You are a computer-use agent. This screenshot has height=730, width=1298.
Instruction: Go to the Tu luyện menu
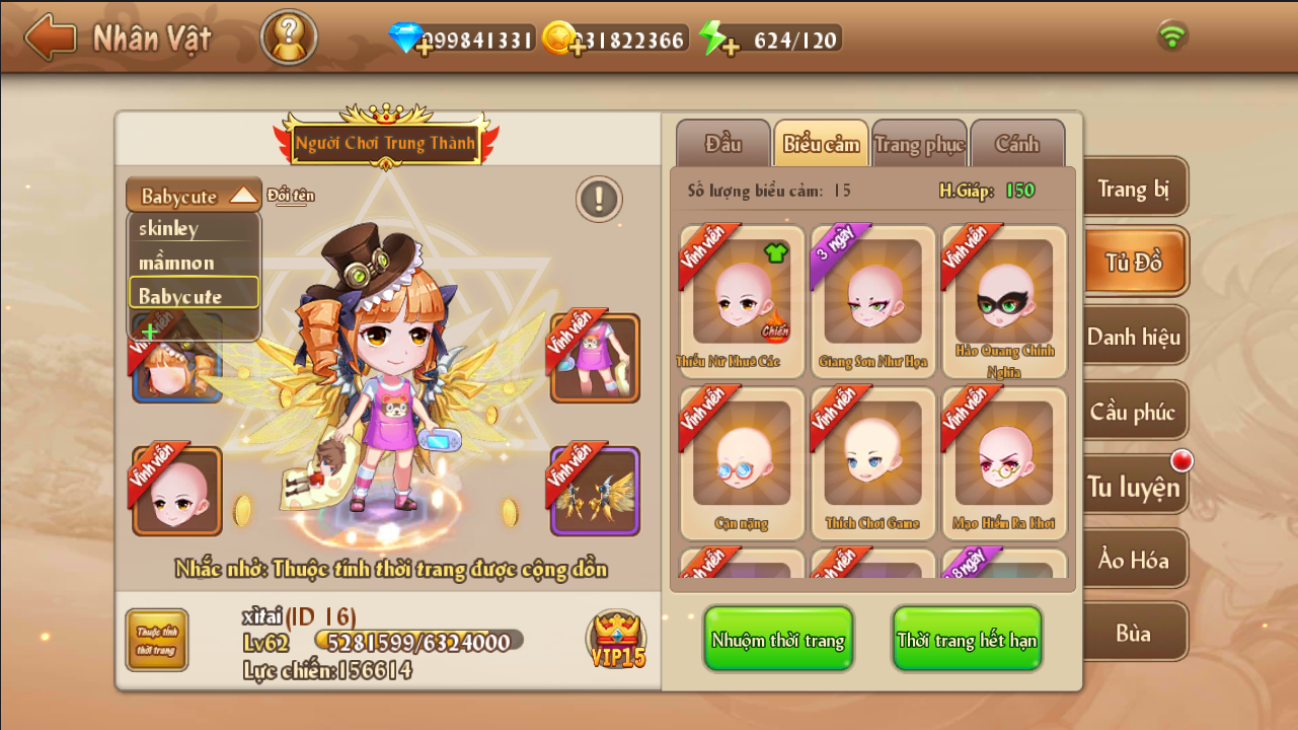tap(1133, 487)
